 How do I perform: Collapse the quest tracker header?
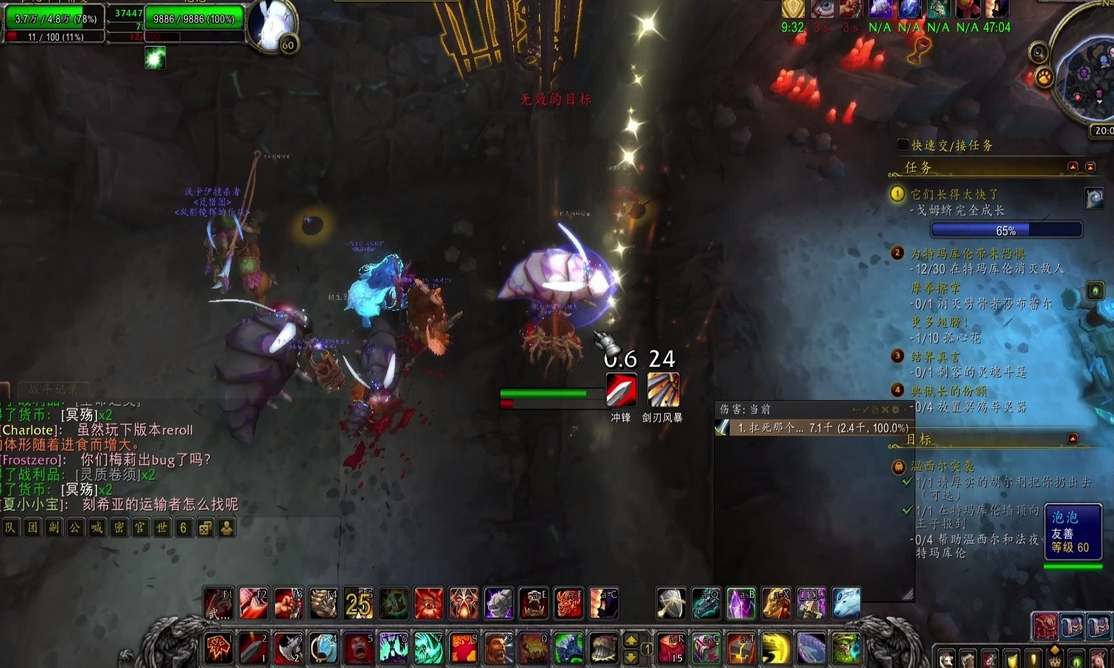(1073, 167)
